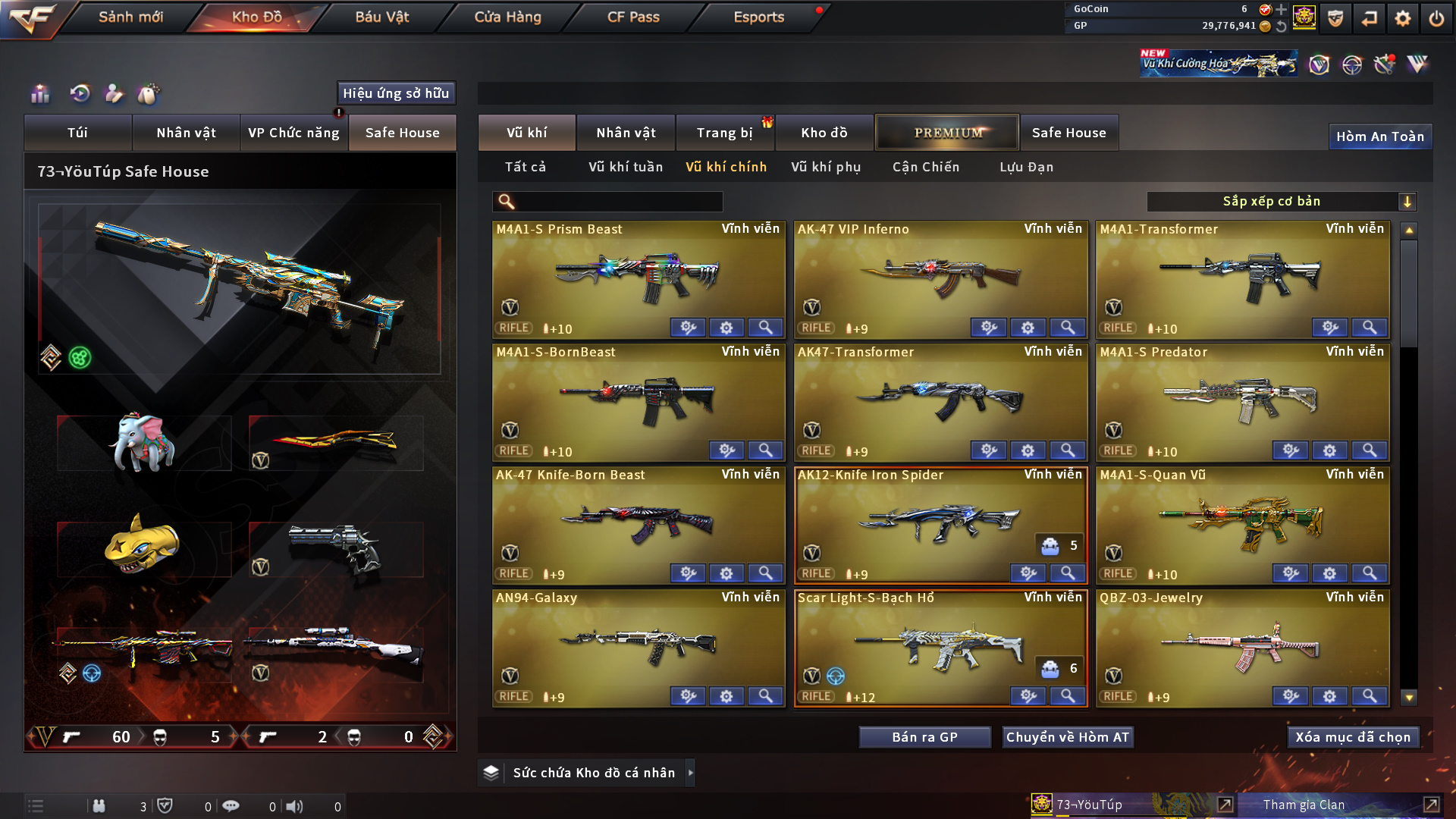The height and width of the screenshot is (819, 1456).
Task: Click the weapon search field
Action: pyautogui.click(x=618, y=202)
